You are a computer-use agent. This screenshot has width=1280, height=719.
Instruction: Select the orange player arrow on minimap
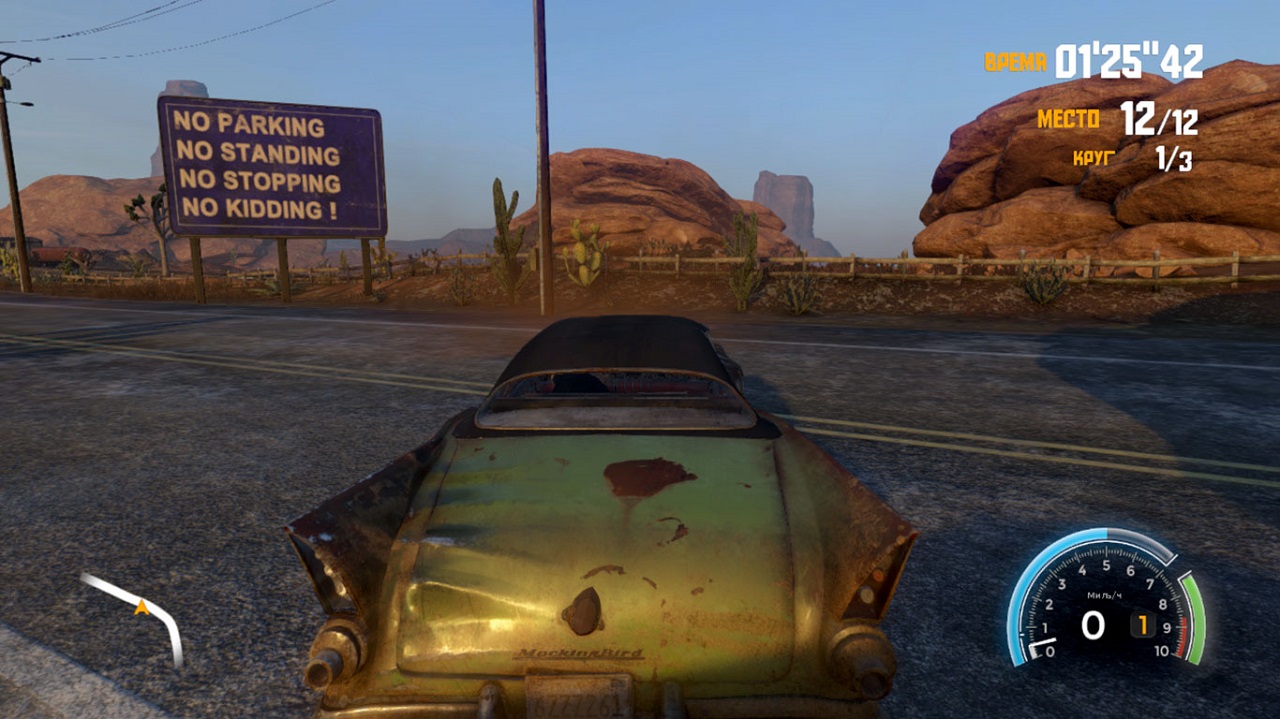pos(142,606)
